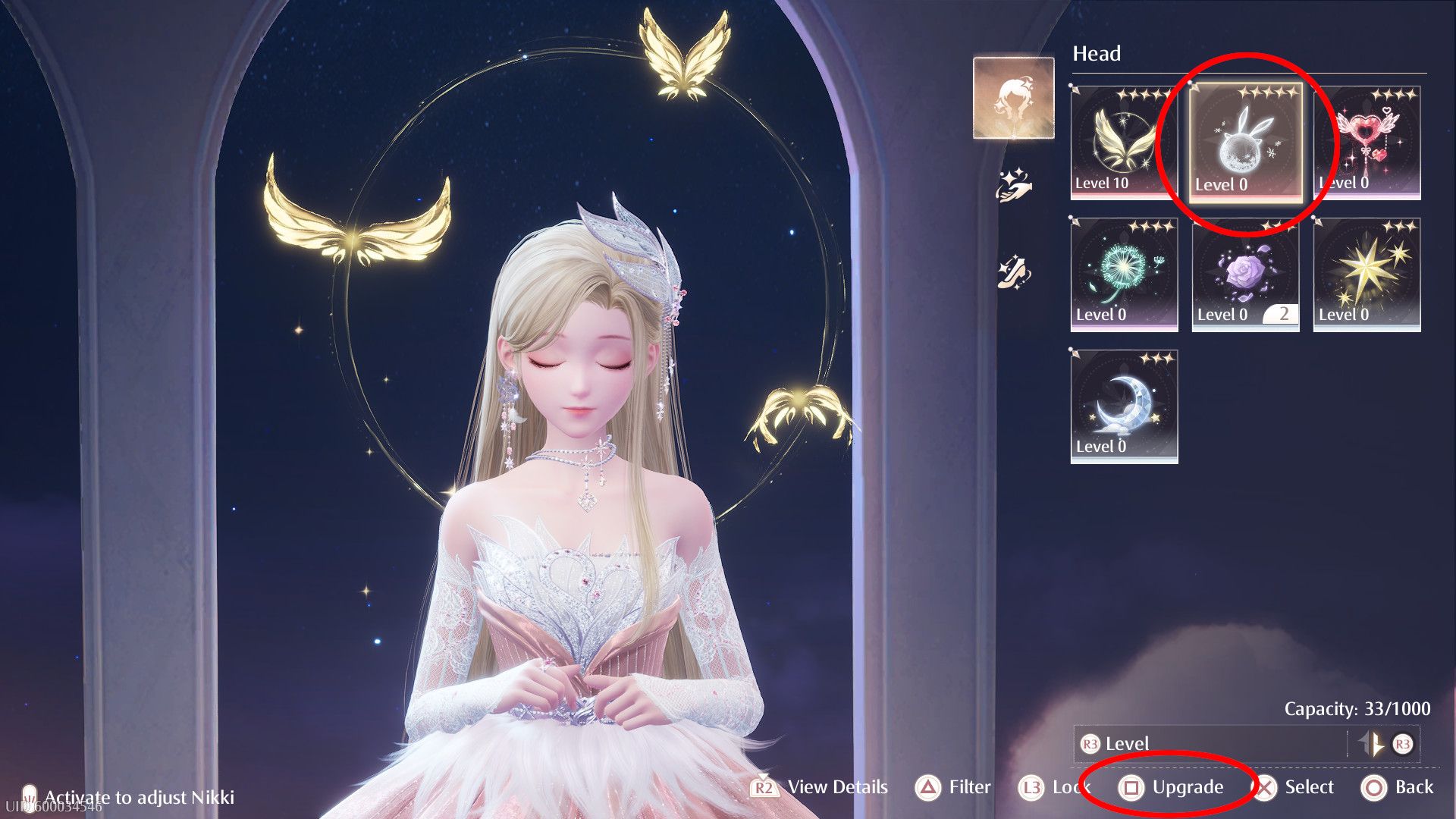This screenshot has width=1456, height=819.
Task: Open the Filter options
Action: 953,788
